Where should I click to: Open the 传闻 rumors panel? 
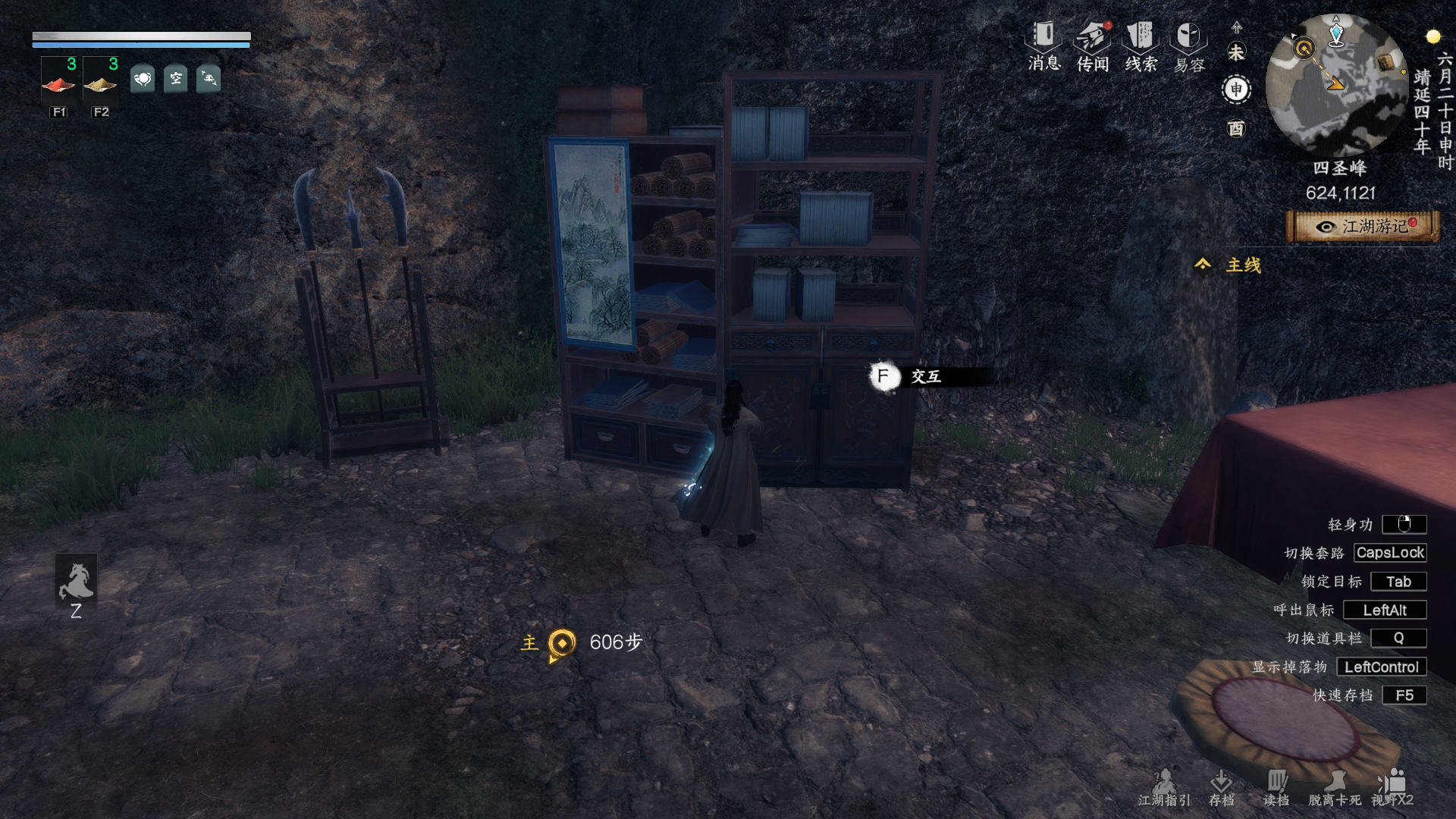1093,45
